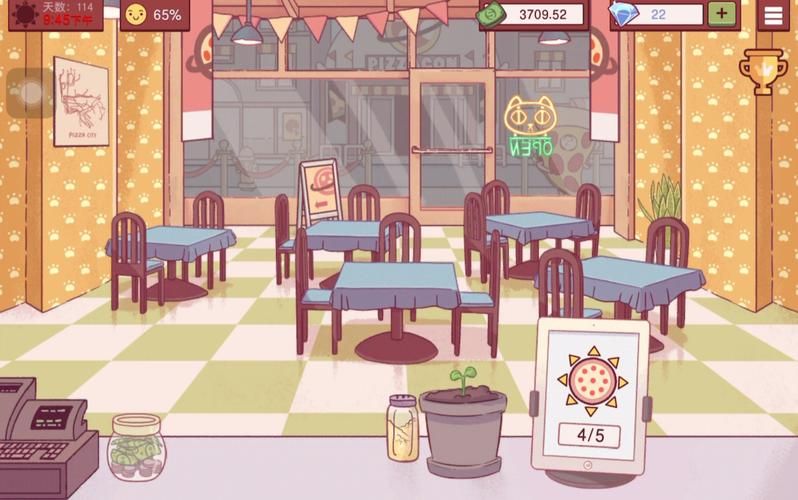Image resolution: width=798 pixels, height=500 pixels.
Task: Open the hamburger menu
Action: (x=773, y=15)
